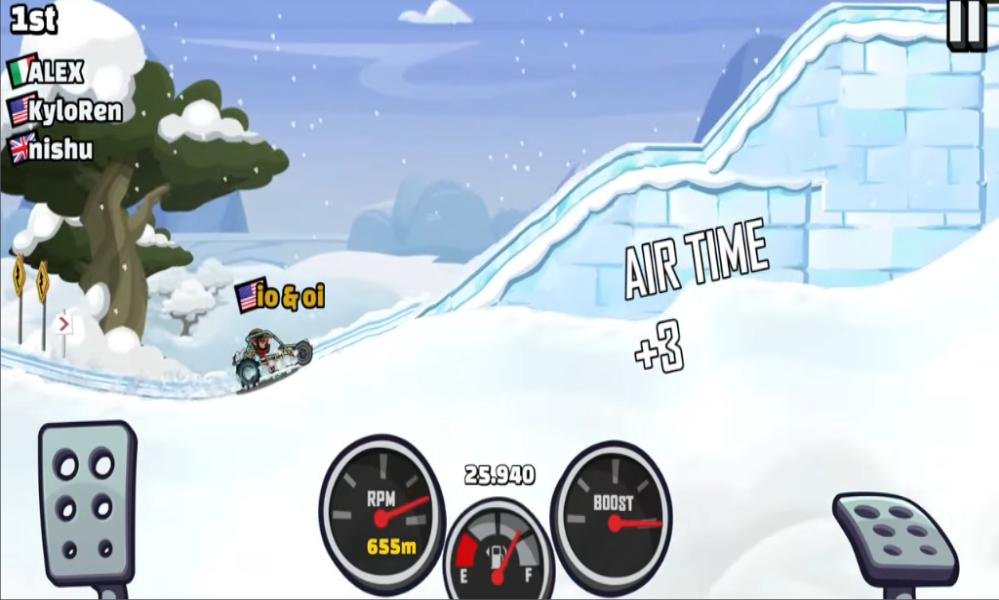Pause the race with the pause button
This screenshot has width=999, height=600.
click(967, 24)
